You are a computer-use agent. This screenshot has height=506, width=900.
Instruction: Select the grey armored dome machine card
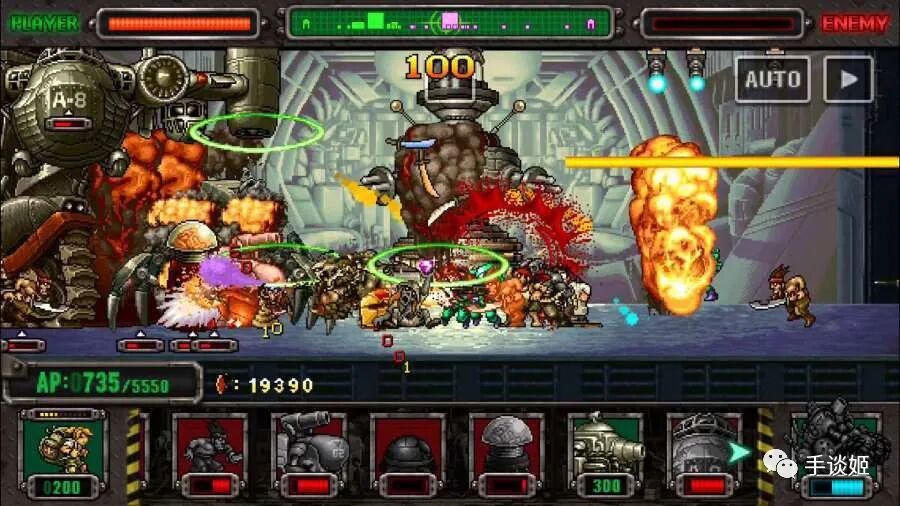(704, 453)
